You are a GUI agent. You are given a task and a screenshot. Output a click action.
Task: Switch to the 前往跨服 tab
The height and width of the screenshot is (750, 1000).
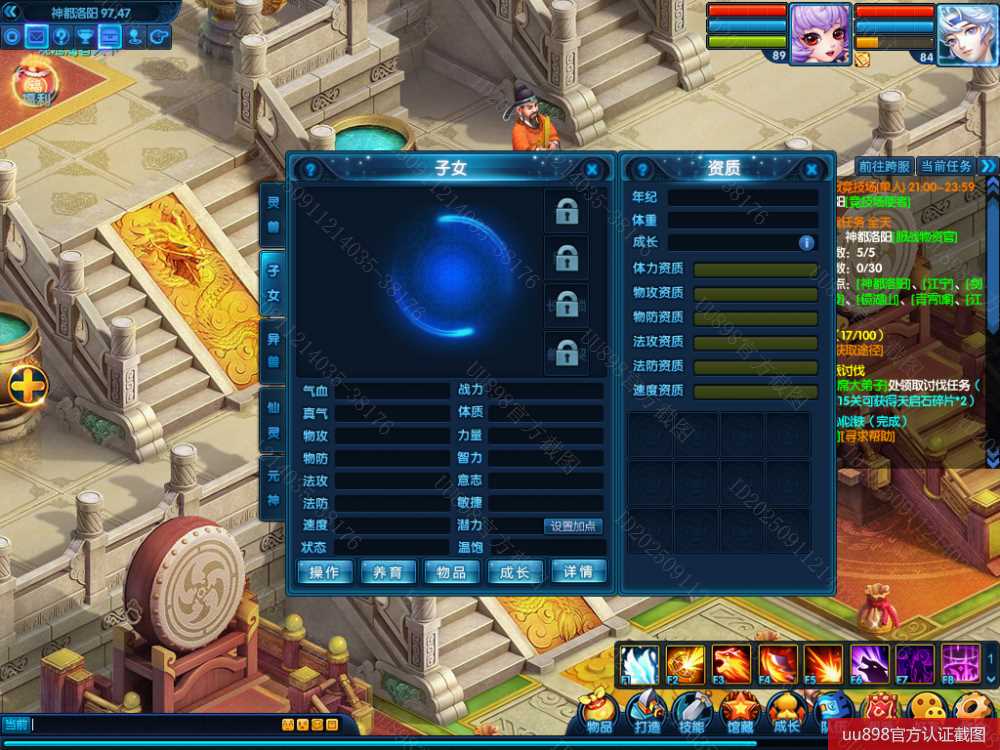point(884,166)
